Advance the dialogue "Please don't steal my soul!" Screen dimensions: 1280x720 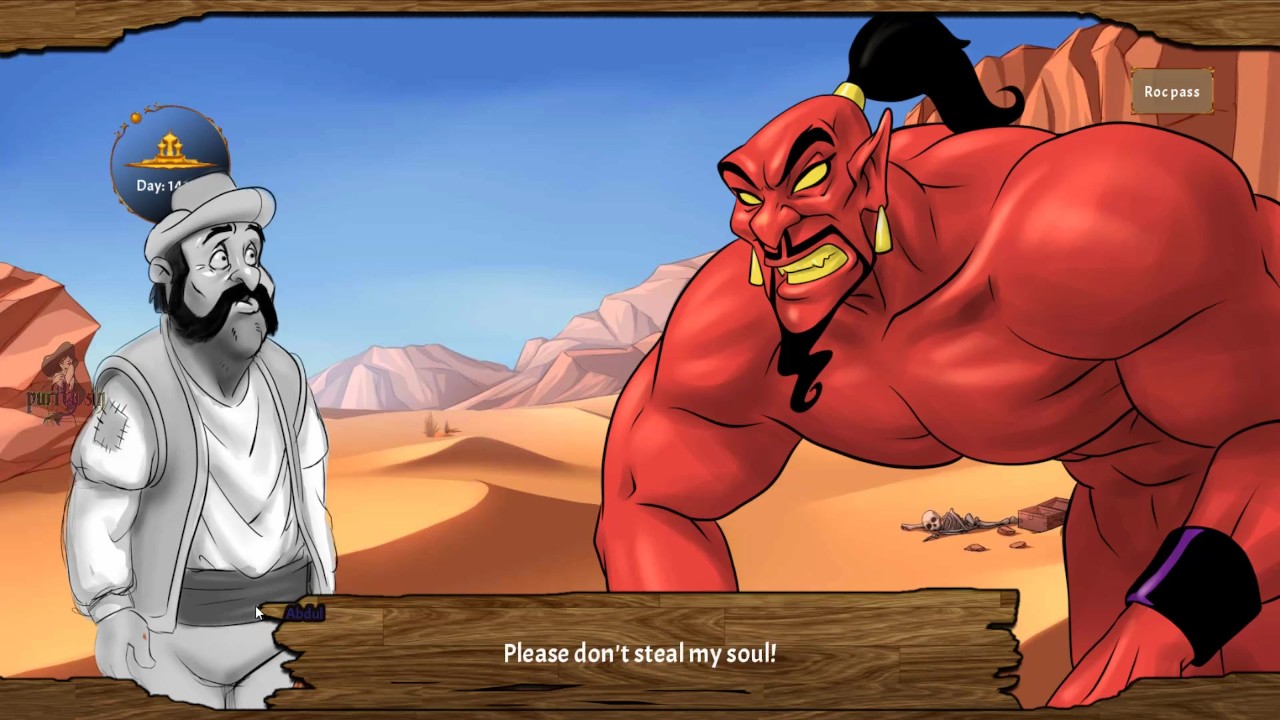pos(640,654)
